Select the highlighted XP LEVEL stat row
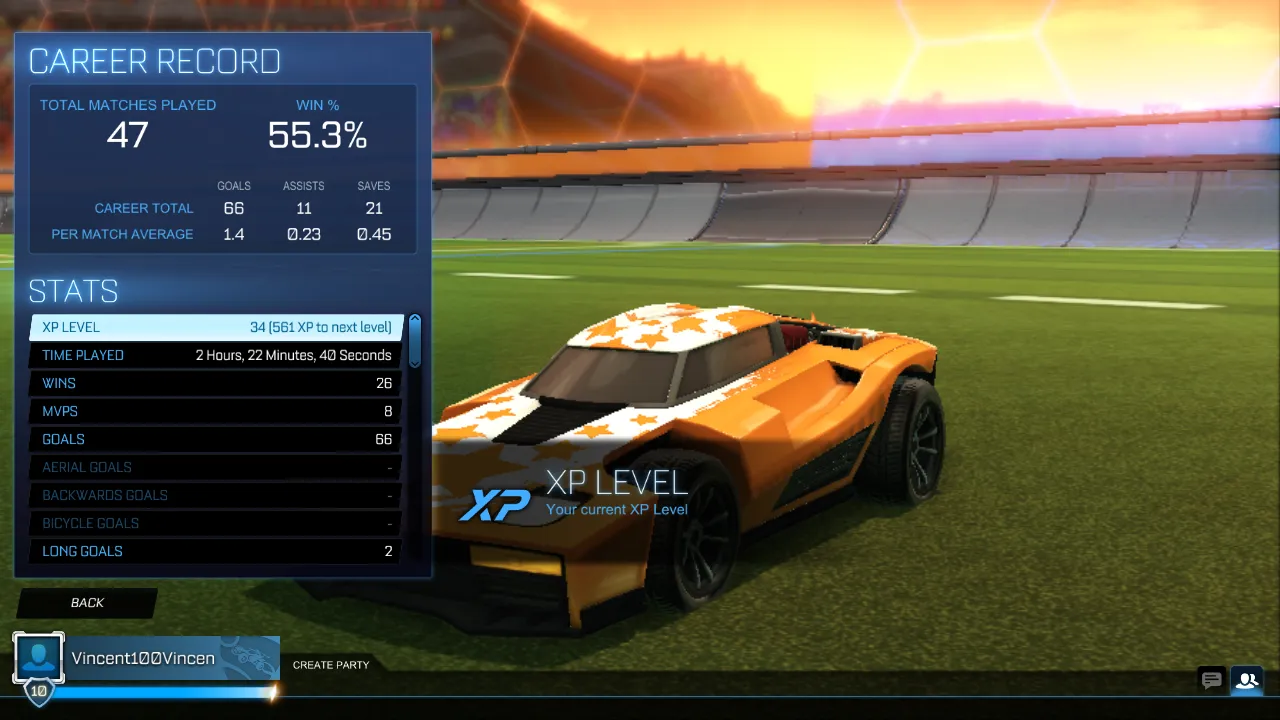The height and width of the screenshot is (720, 1280). (x=215, y=327)
